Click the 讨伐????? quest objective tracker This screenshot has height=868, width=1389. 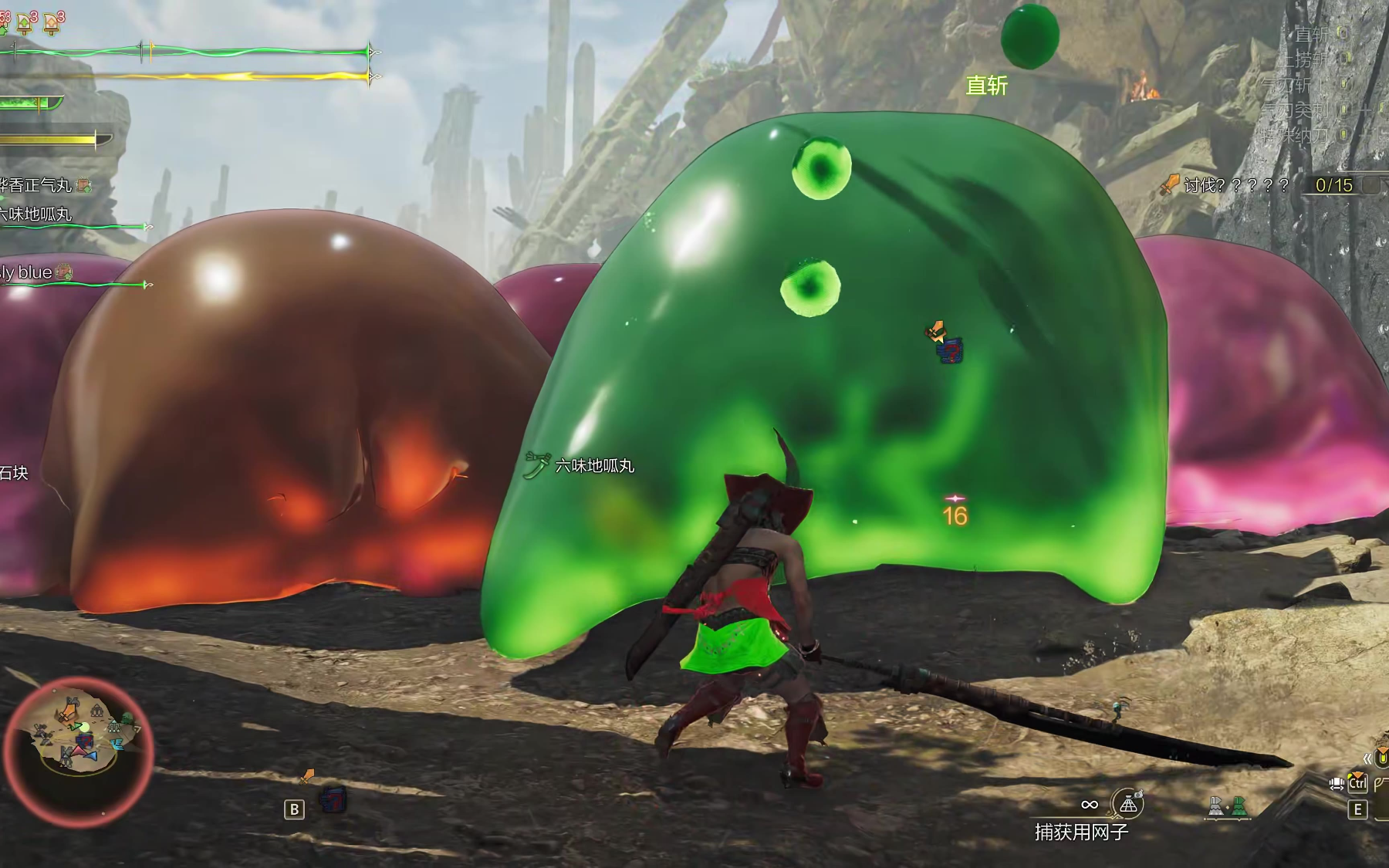click(1236, 185)
